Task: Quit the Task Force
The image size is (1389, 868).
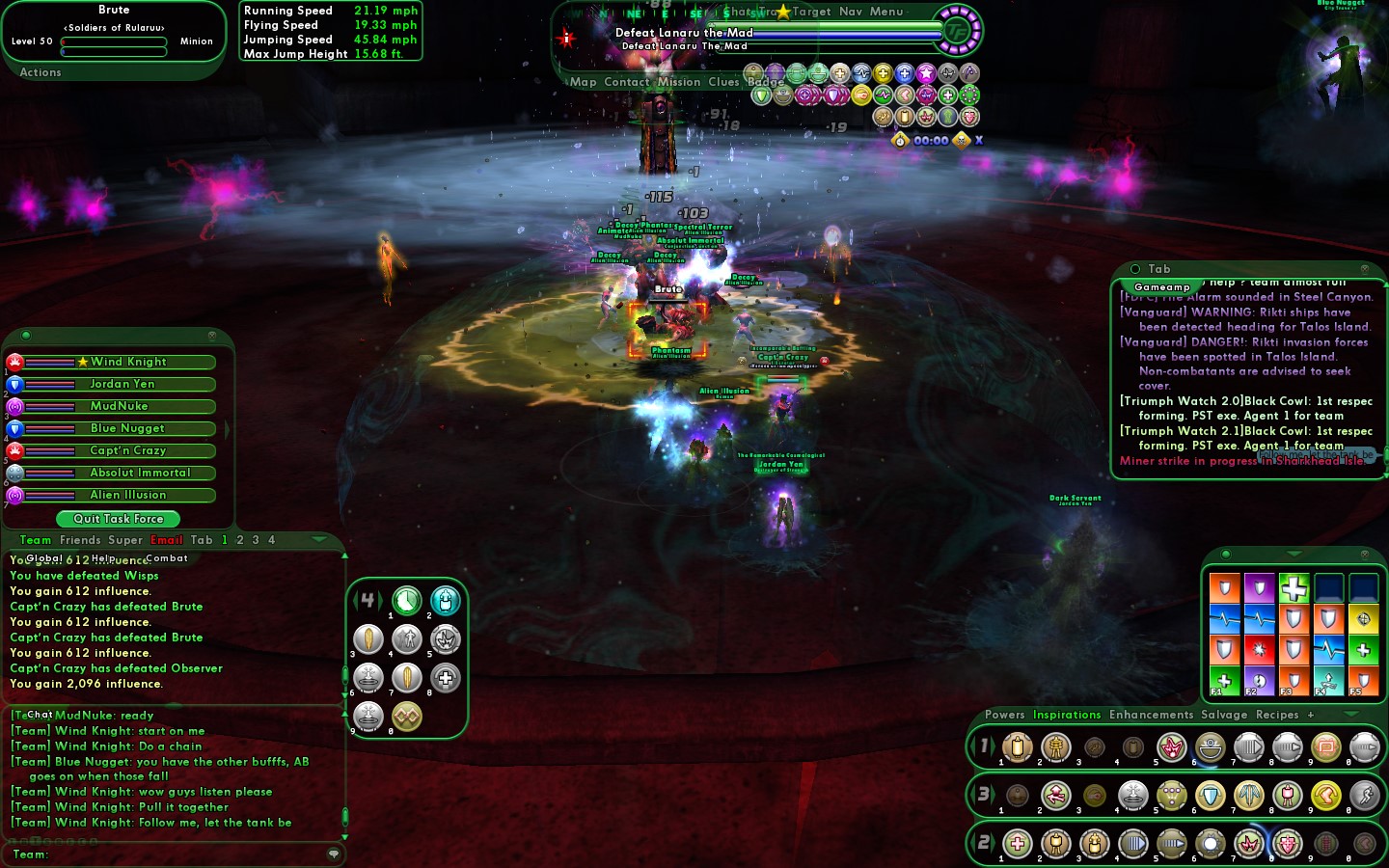Action: coord(119,519)
